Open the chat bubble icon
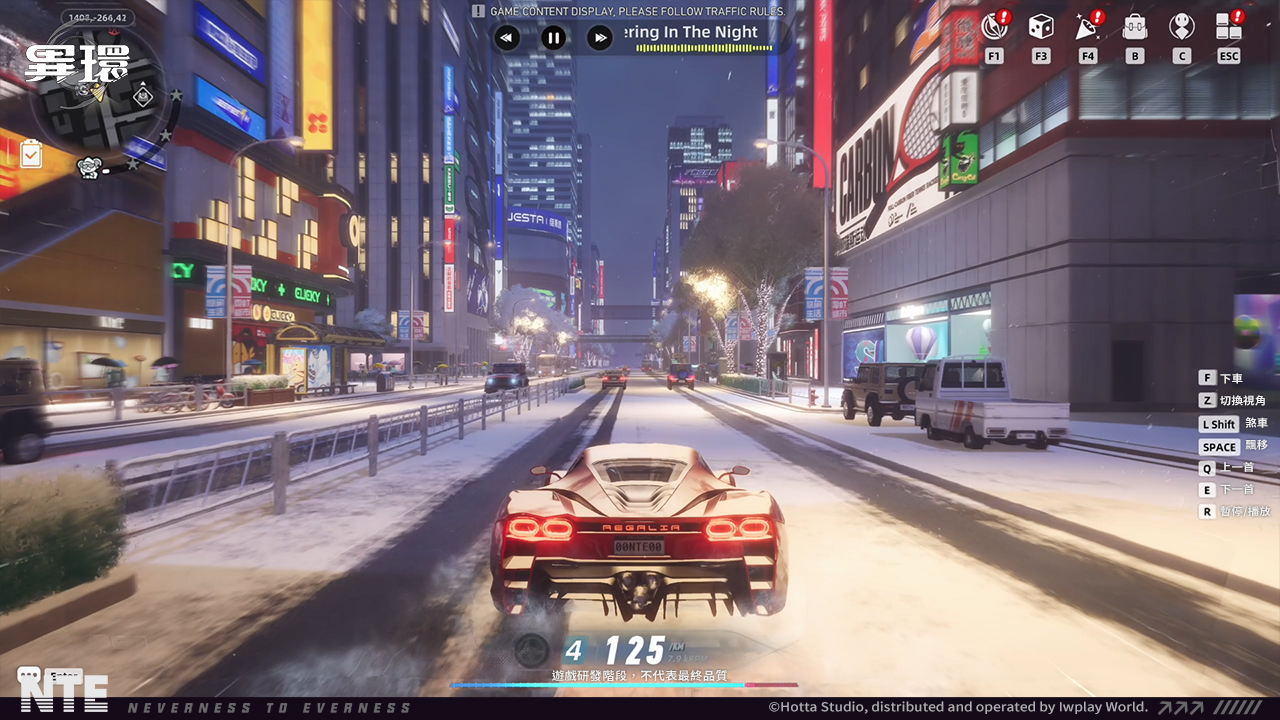This screenshot has width=1280, height=720. click(29, 676)
